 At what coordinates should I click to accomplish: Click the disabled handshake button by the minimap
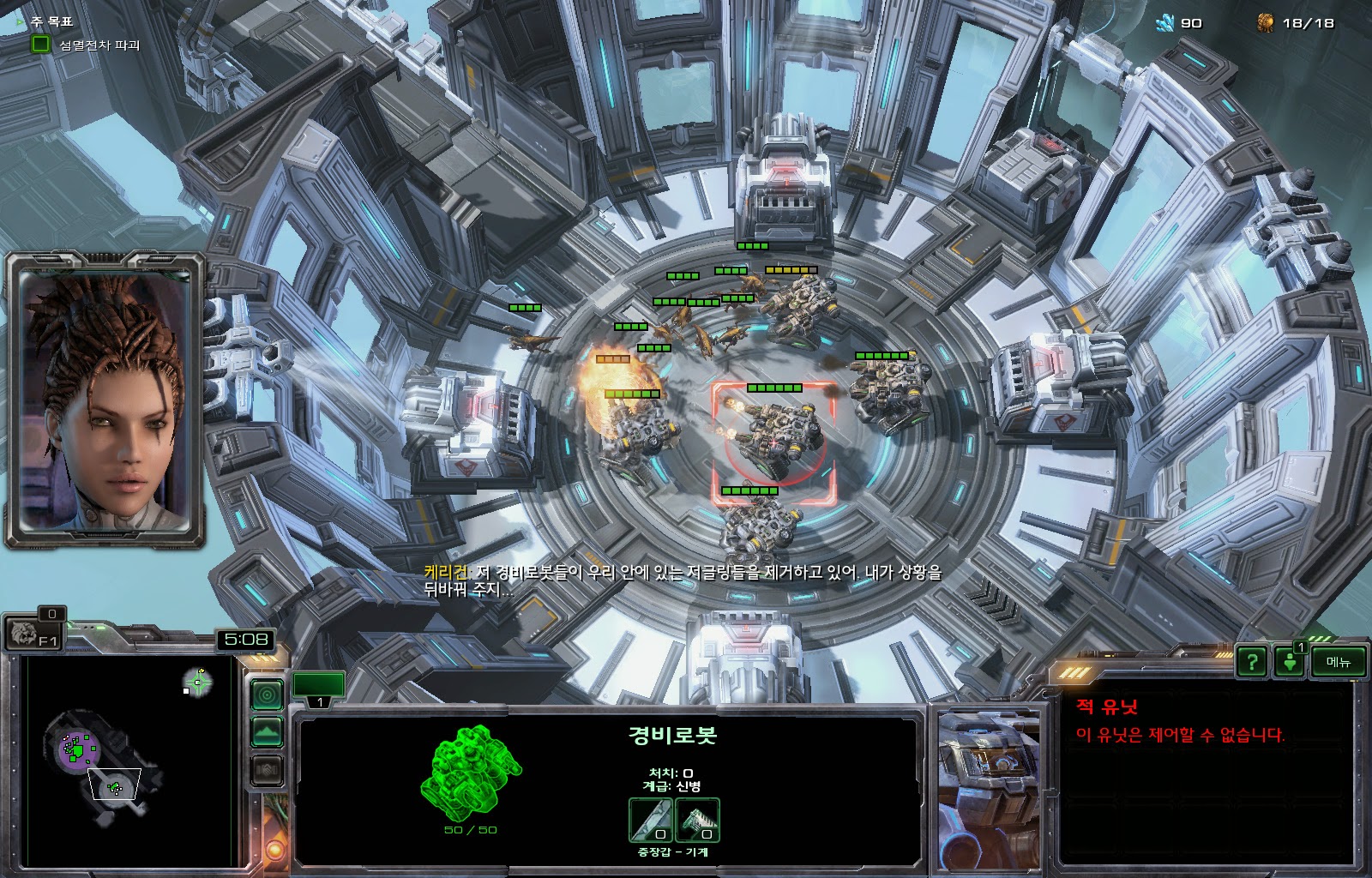(x=267, y=770)
